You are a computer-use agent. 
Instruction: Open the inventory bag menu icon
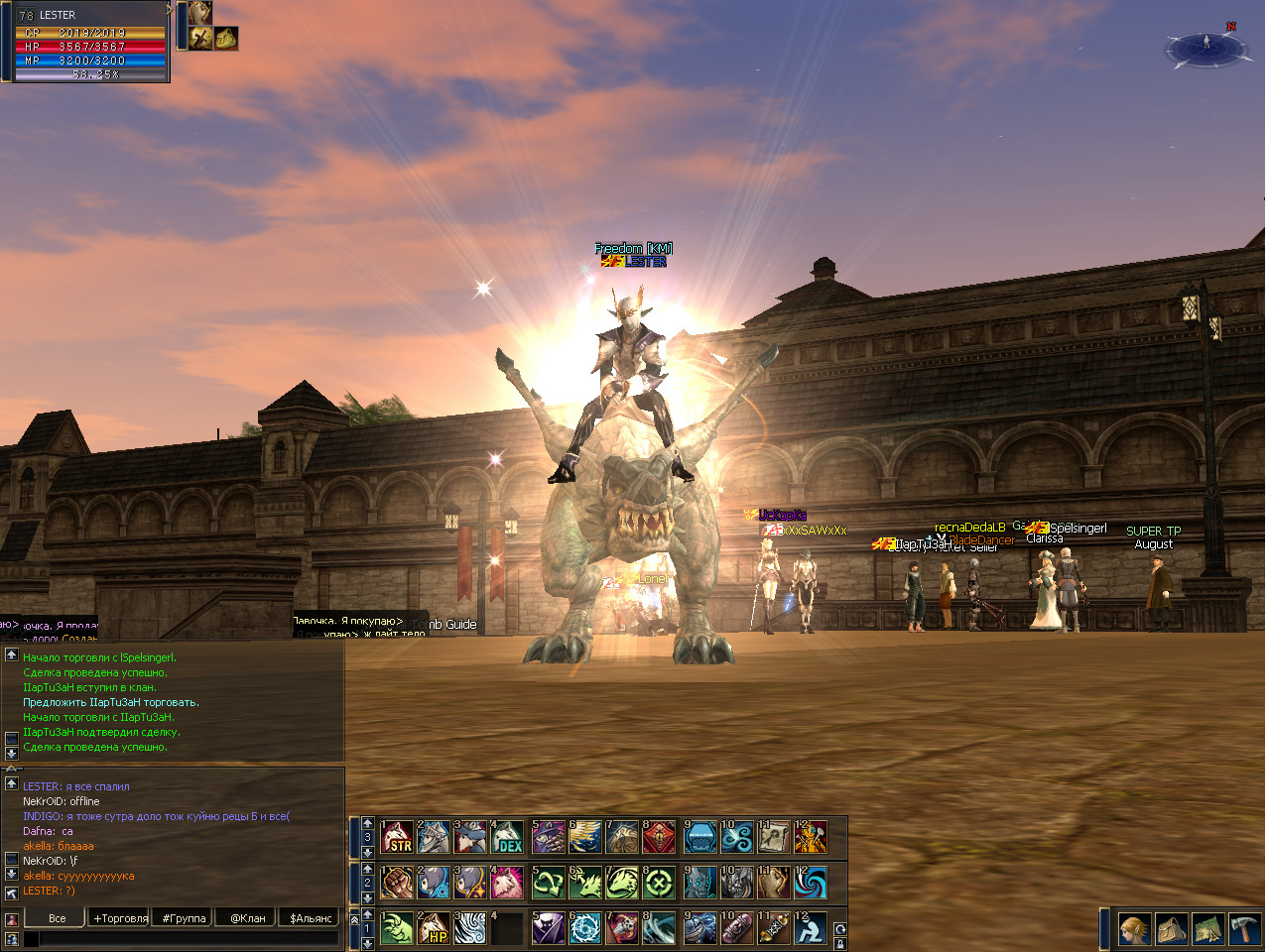pos(1172,929)
